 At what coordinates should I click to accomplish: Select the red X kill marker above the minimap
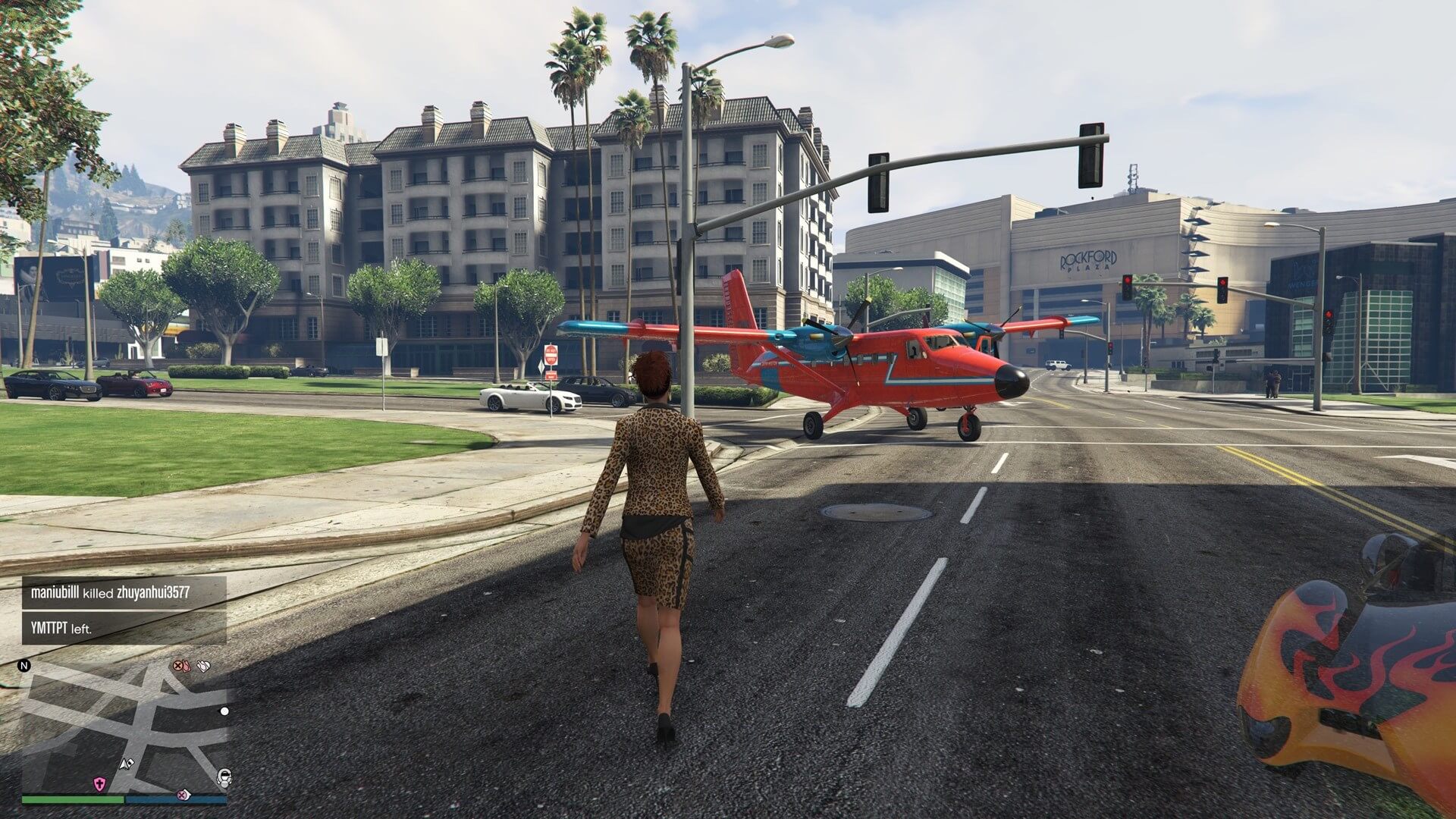[x=178, y=667]
